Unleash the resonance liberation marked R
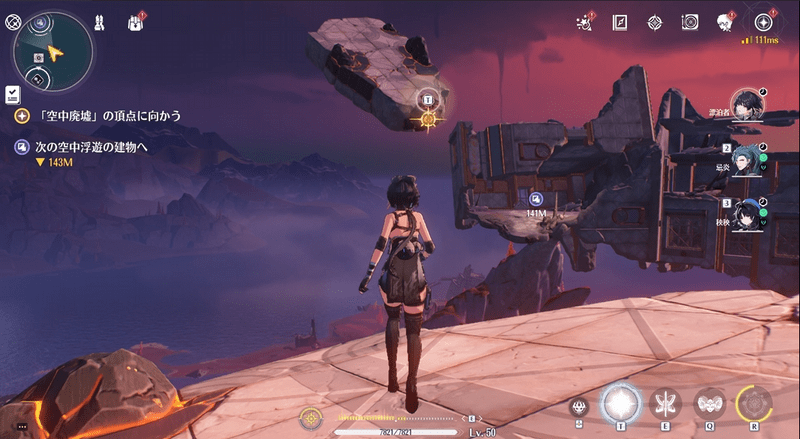 pos(754,404)
